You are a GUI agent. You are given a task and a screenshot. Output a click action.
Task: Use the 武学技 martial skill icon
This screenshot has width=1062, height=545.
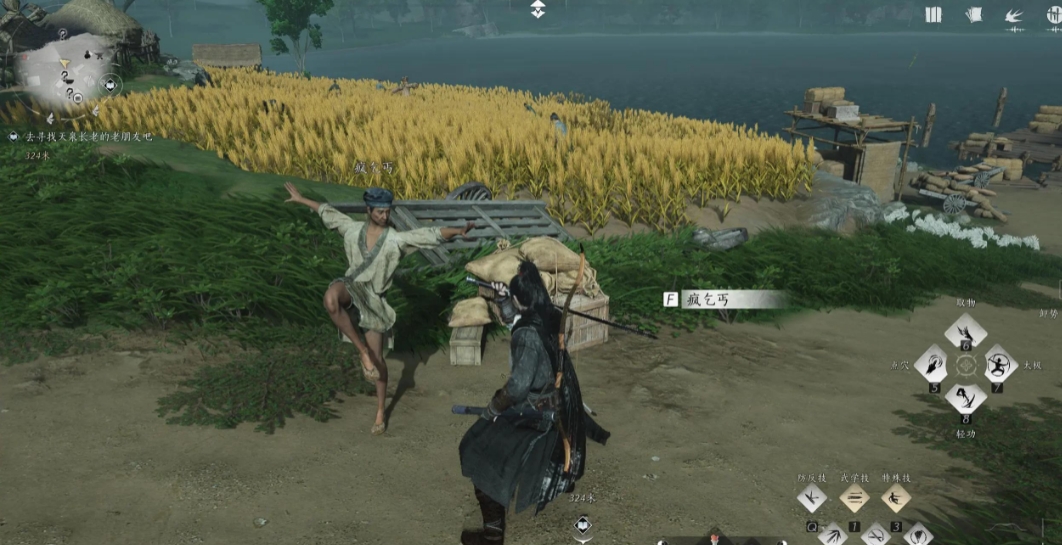(x=853, y=497)
